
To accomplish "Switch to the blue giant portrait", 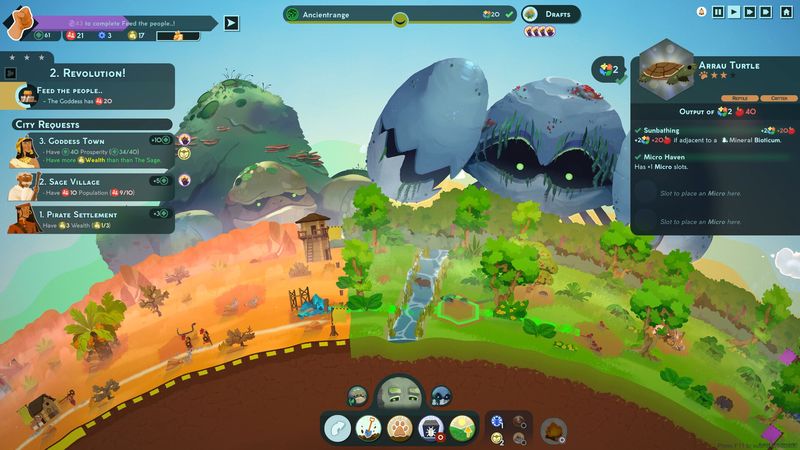I will click(x=440, y=396).
